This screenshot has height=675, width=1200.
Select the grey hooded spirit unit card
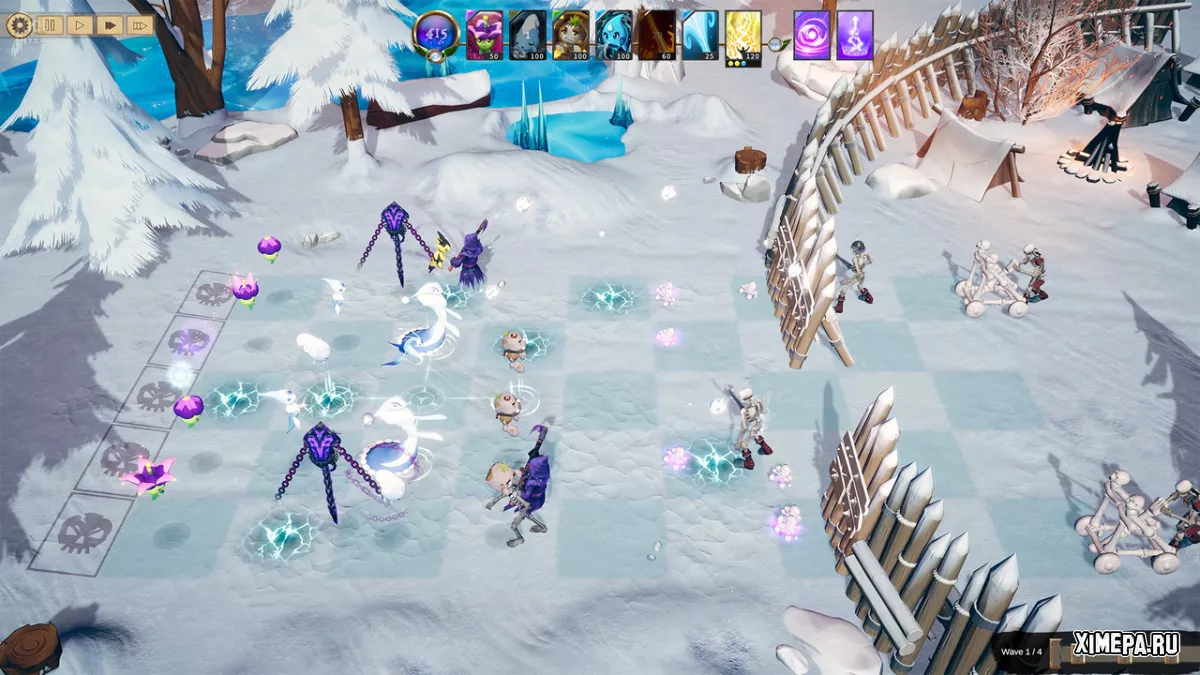tap(528, 35)
